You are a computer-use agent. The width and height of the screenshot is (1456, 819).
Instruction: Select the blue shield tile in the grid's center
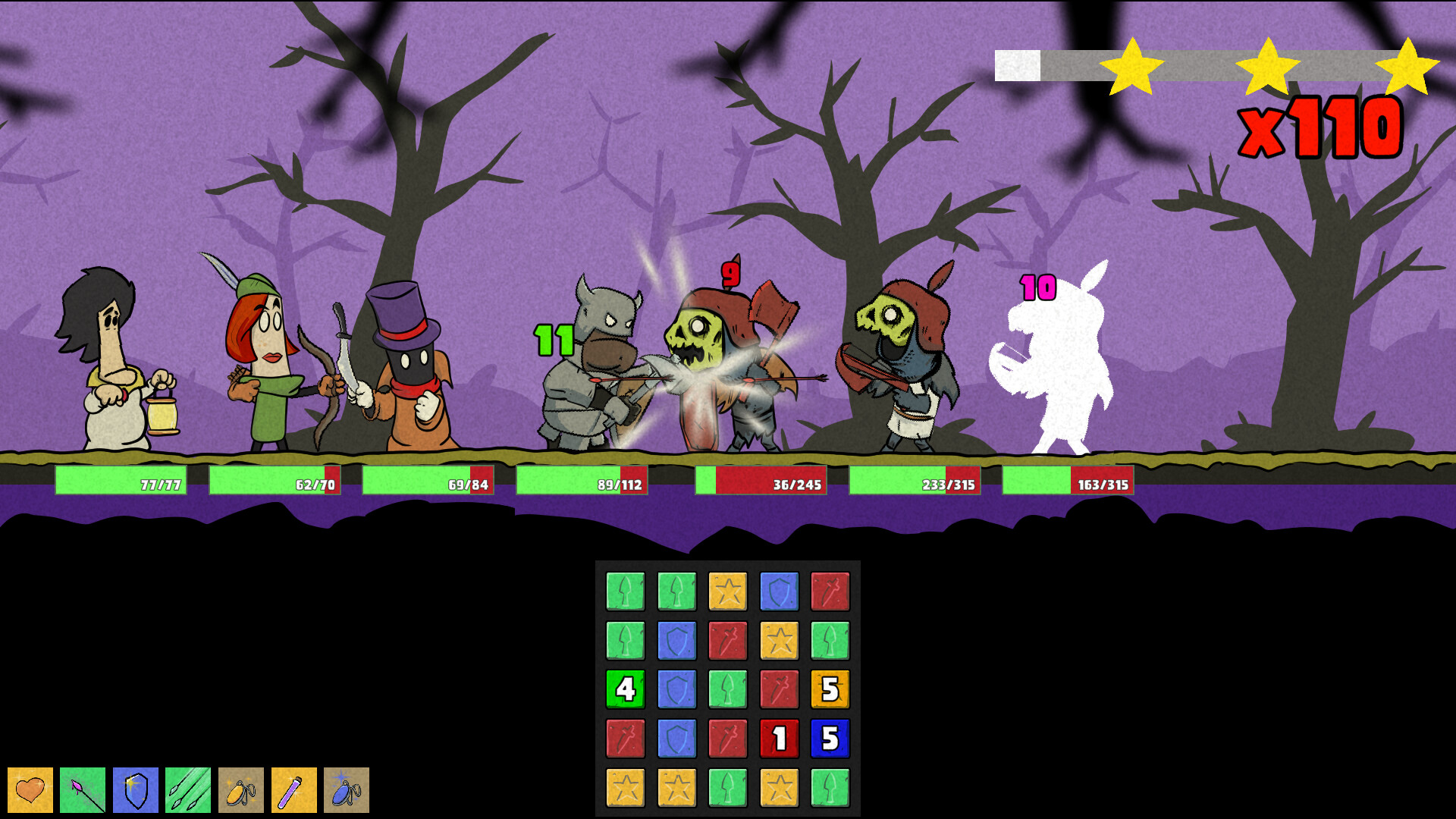tap(676, 690)
